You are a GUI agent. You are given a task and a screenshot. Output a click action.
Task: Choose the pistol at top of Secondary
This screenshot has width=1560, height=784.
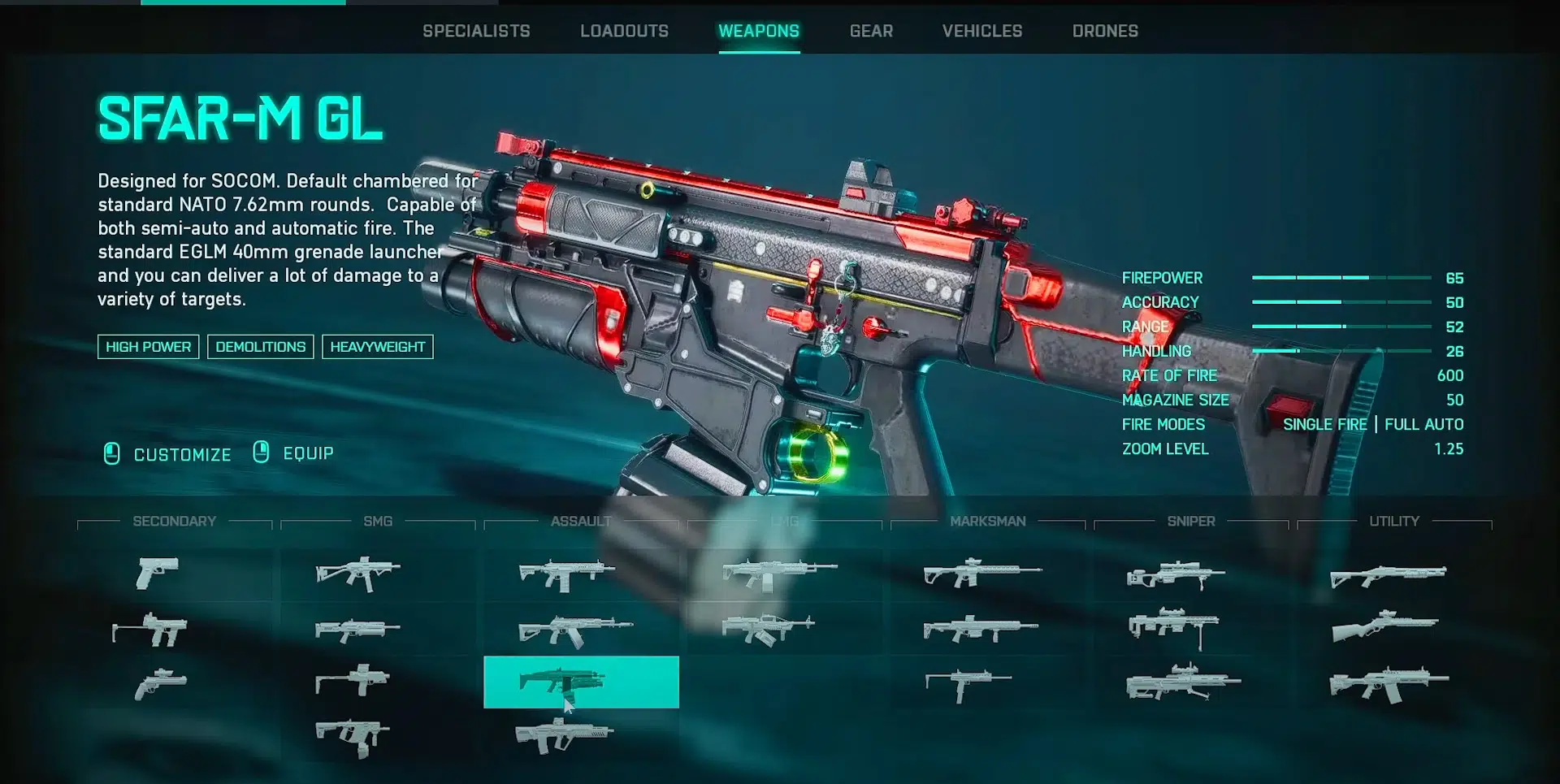click(x=158, y=573)
